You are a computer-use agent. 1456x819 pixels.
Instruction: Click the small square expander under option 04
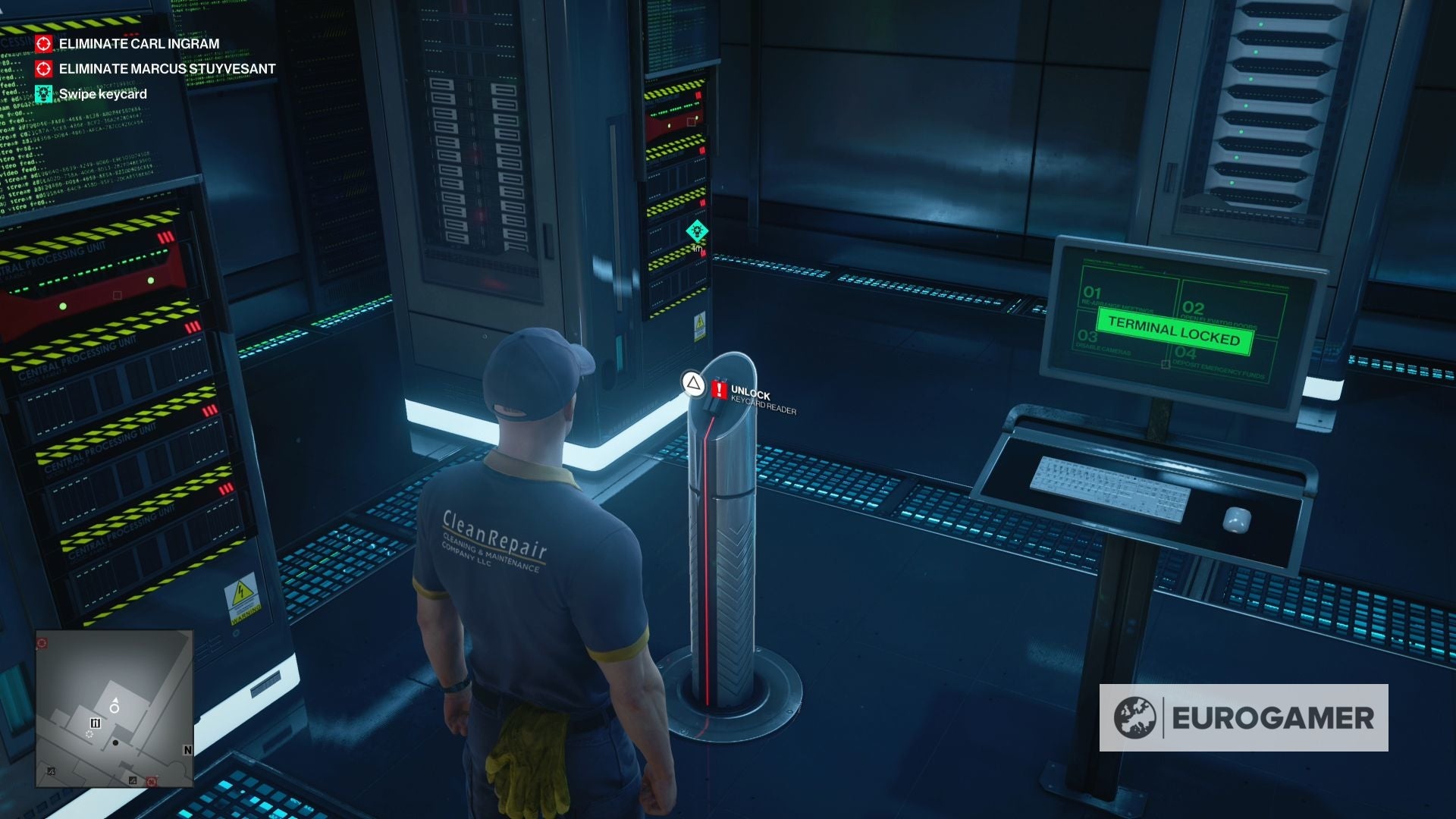(x=1166, y=365)
